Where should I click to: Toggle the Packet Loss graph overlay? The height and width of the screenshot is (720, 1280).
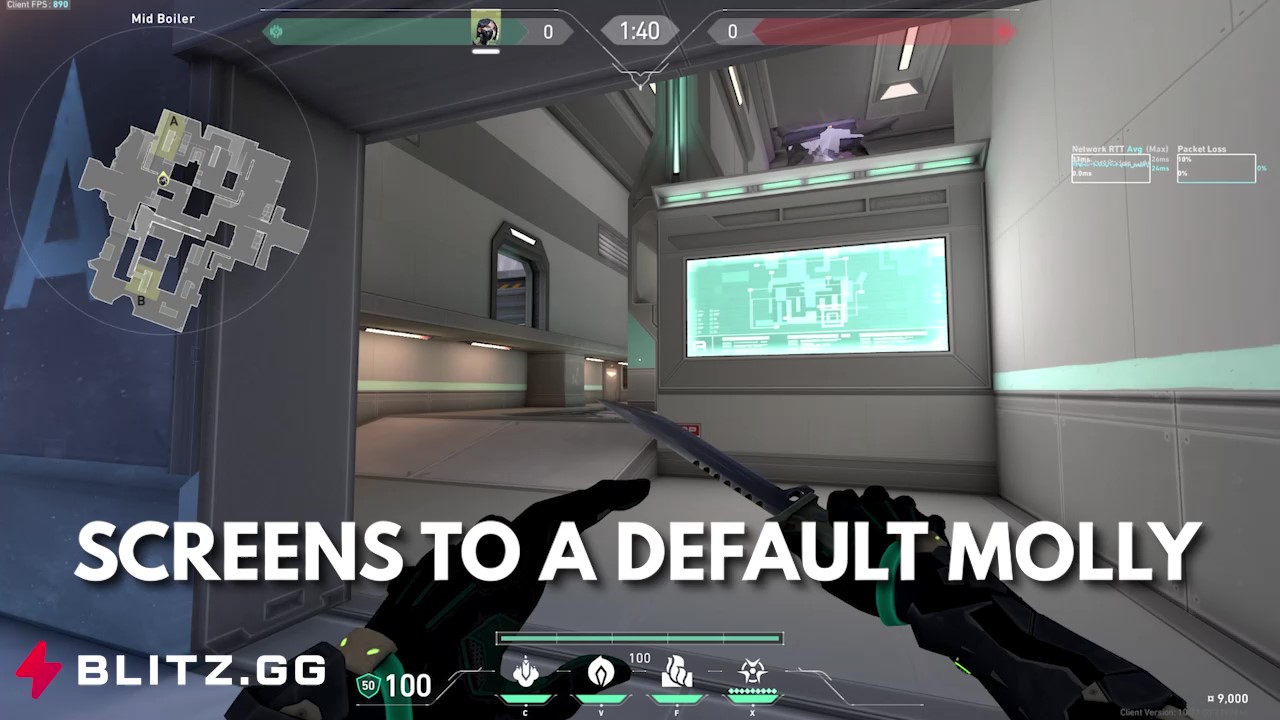click(x=1216, y=168)
